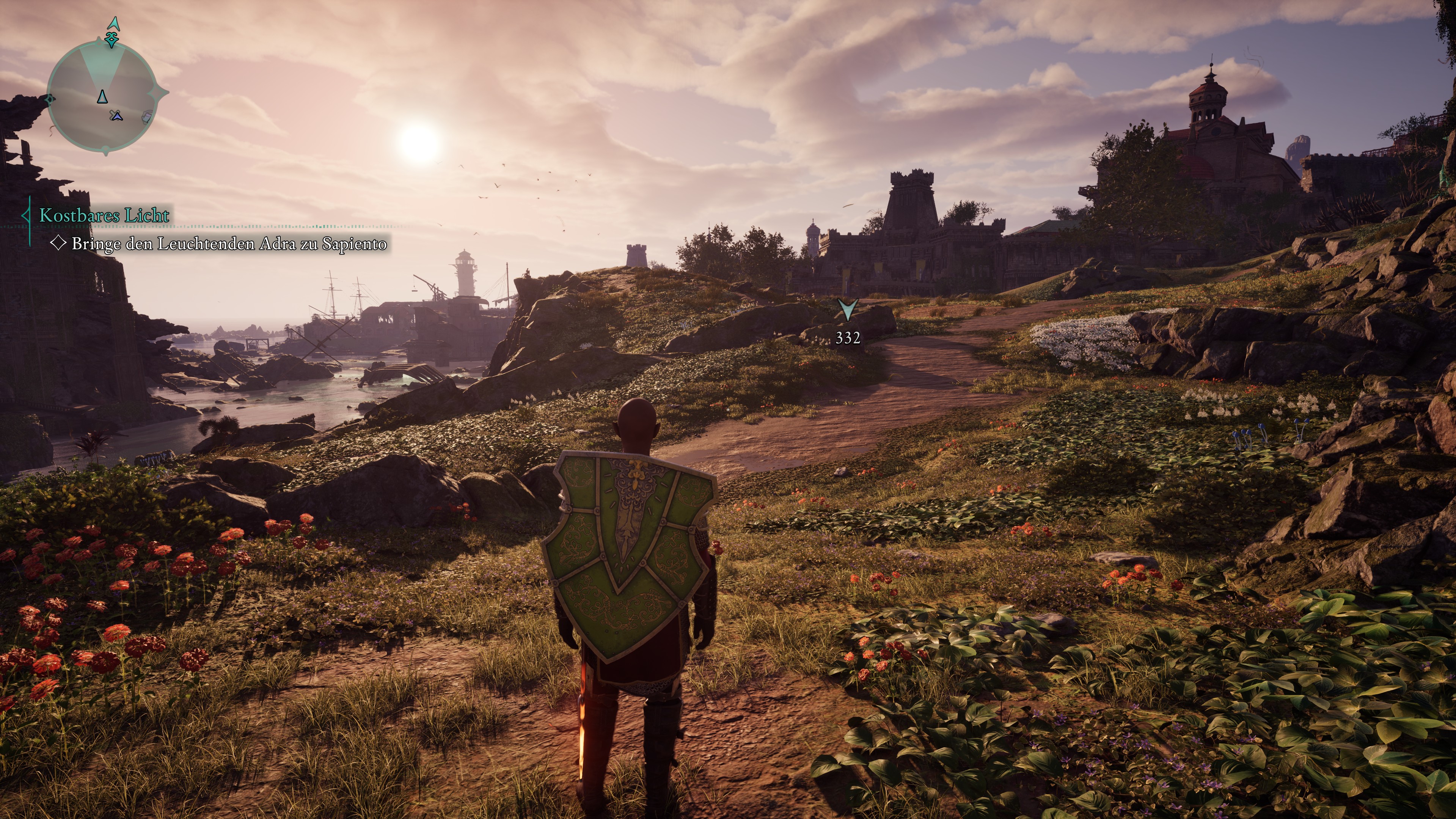Select the blue arrow marker on minimap
This screenshot has height=819, width=1456.
(117, 116)
